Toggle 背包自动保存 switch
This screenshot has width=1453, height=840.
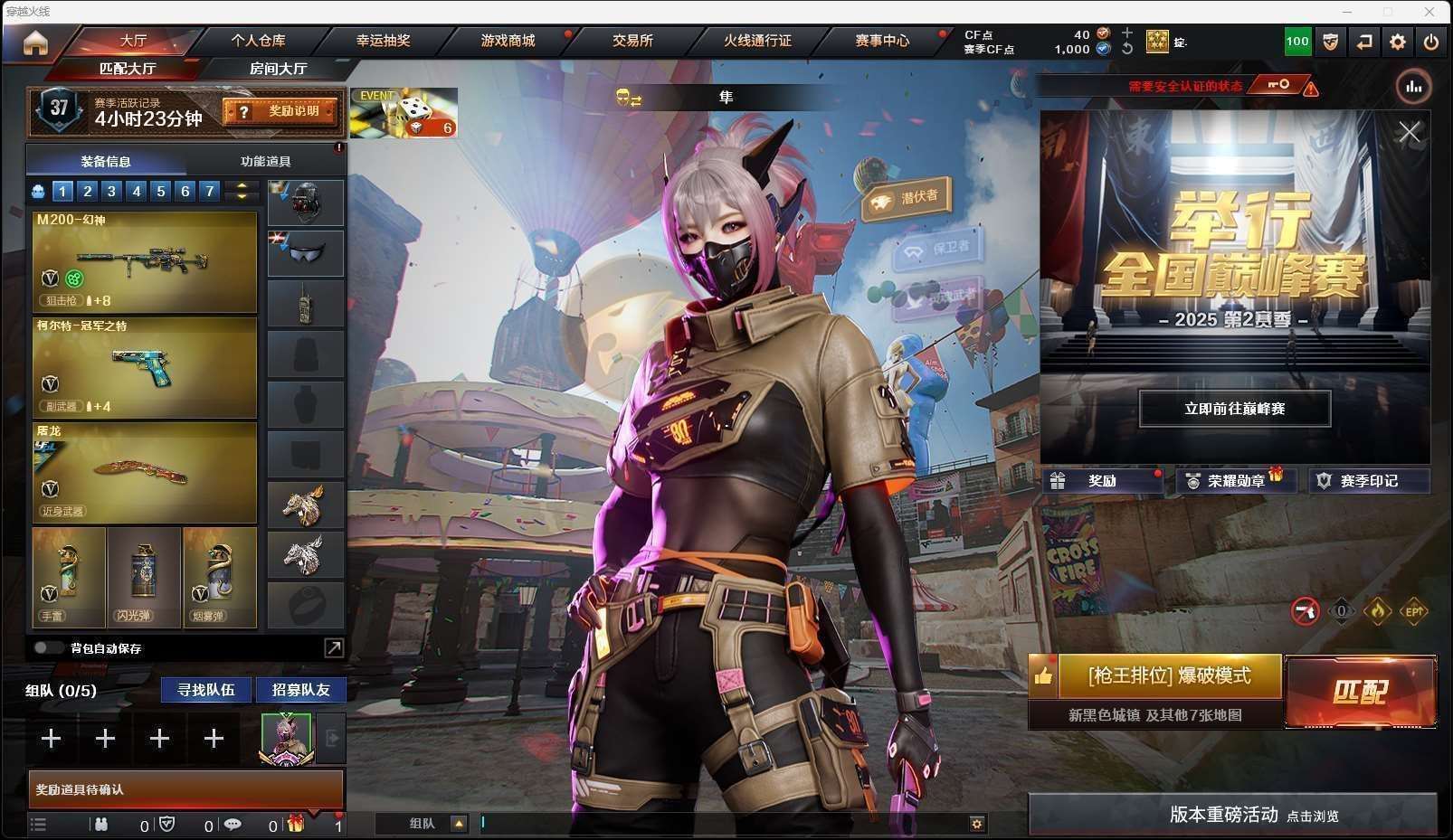46,647
